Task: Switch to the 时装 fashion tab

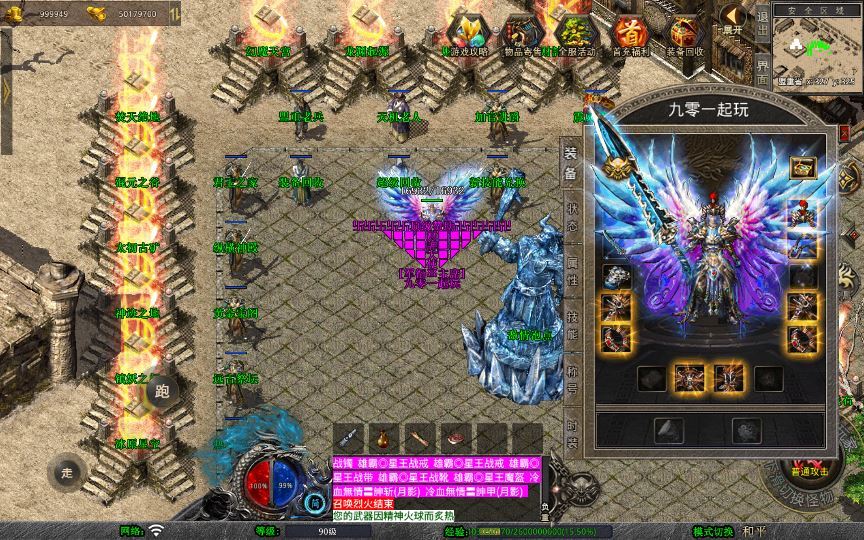Action: 571,428
